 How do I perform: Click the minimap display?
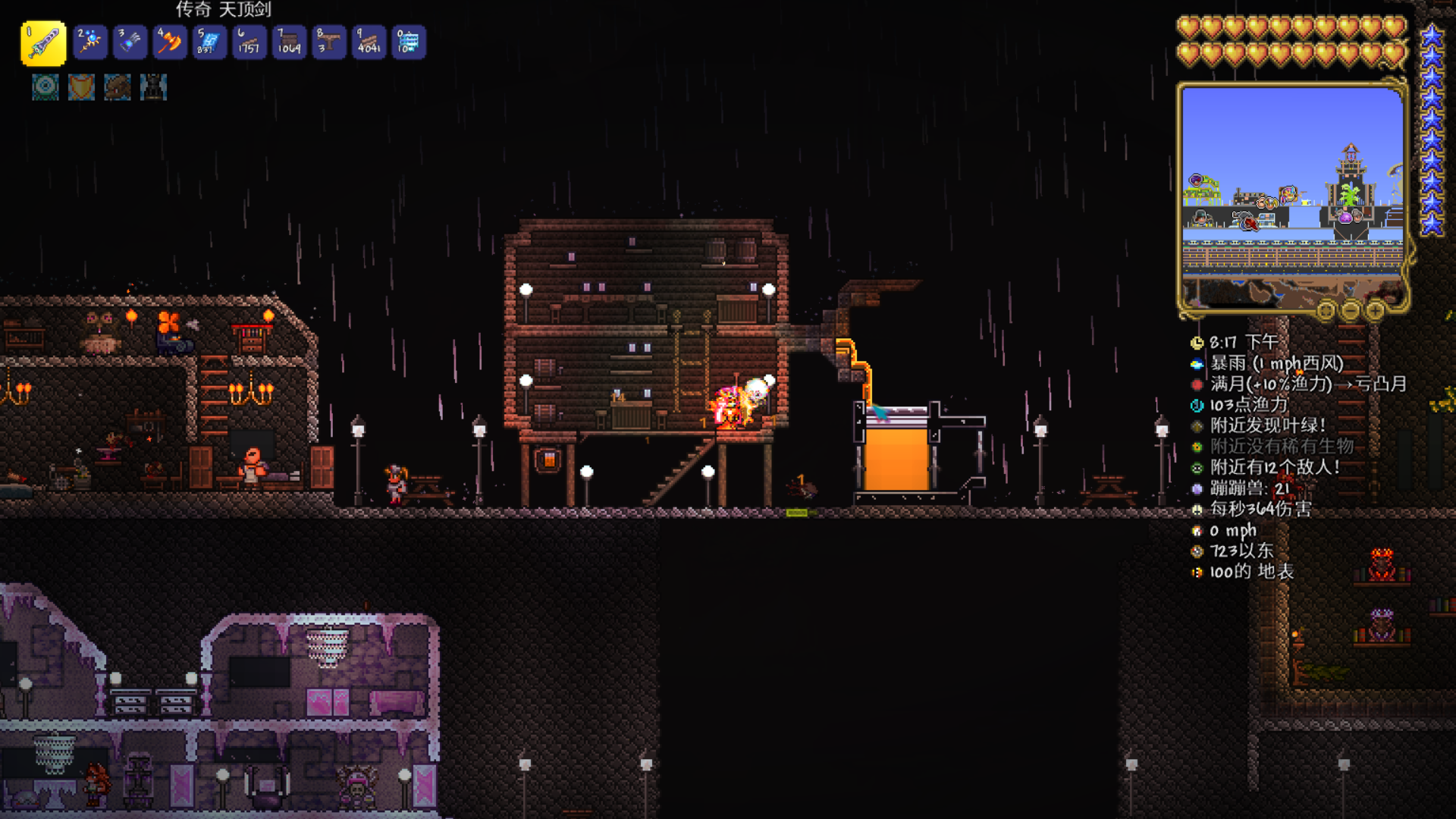click(1292, 197)
